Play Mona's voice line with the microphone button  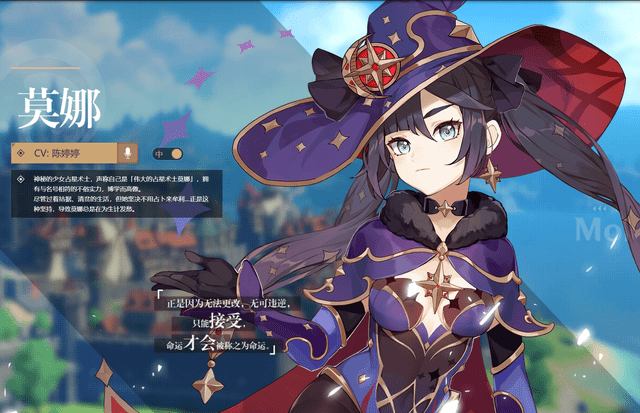coord(128,153)
